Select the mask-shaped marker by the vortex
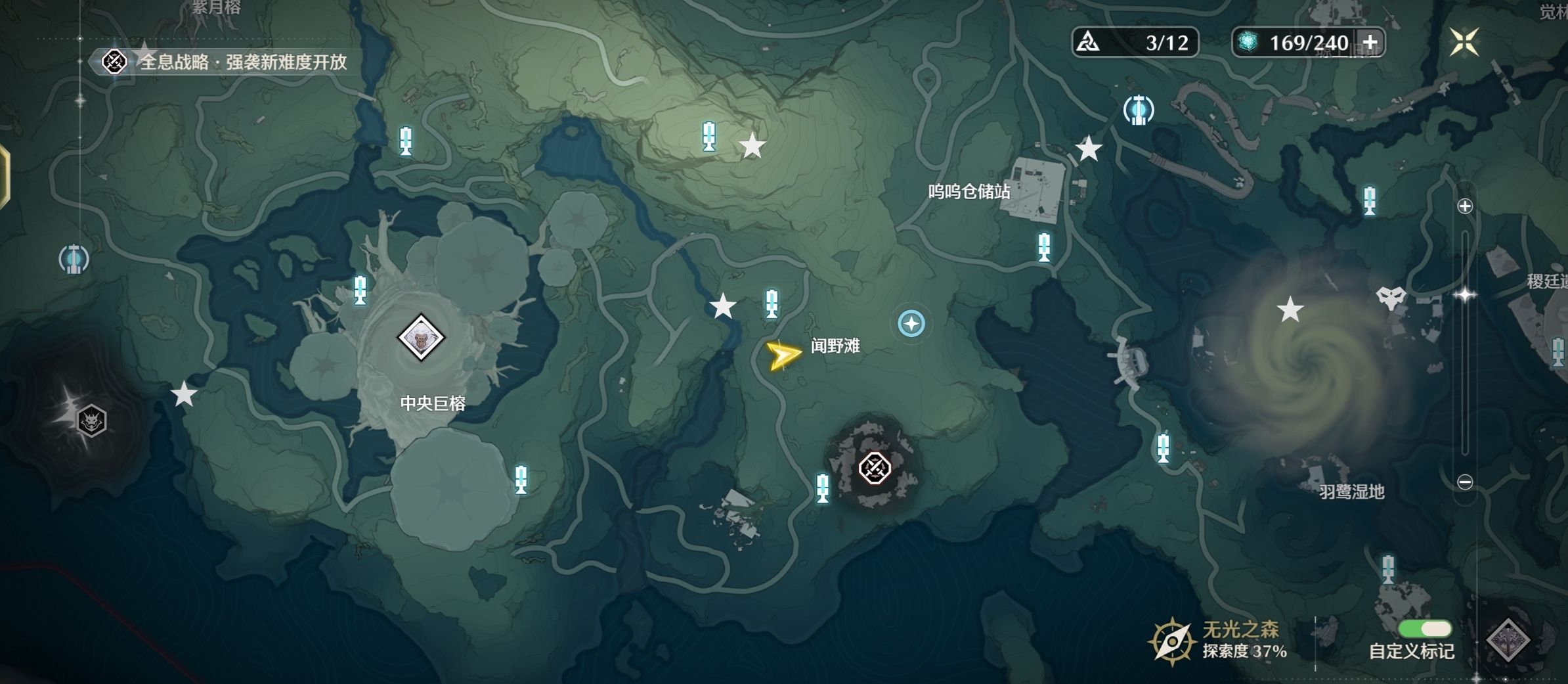 (1390, 298)
